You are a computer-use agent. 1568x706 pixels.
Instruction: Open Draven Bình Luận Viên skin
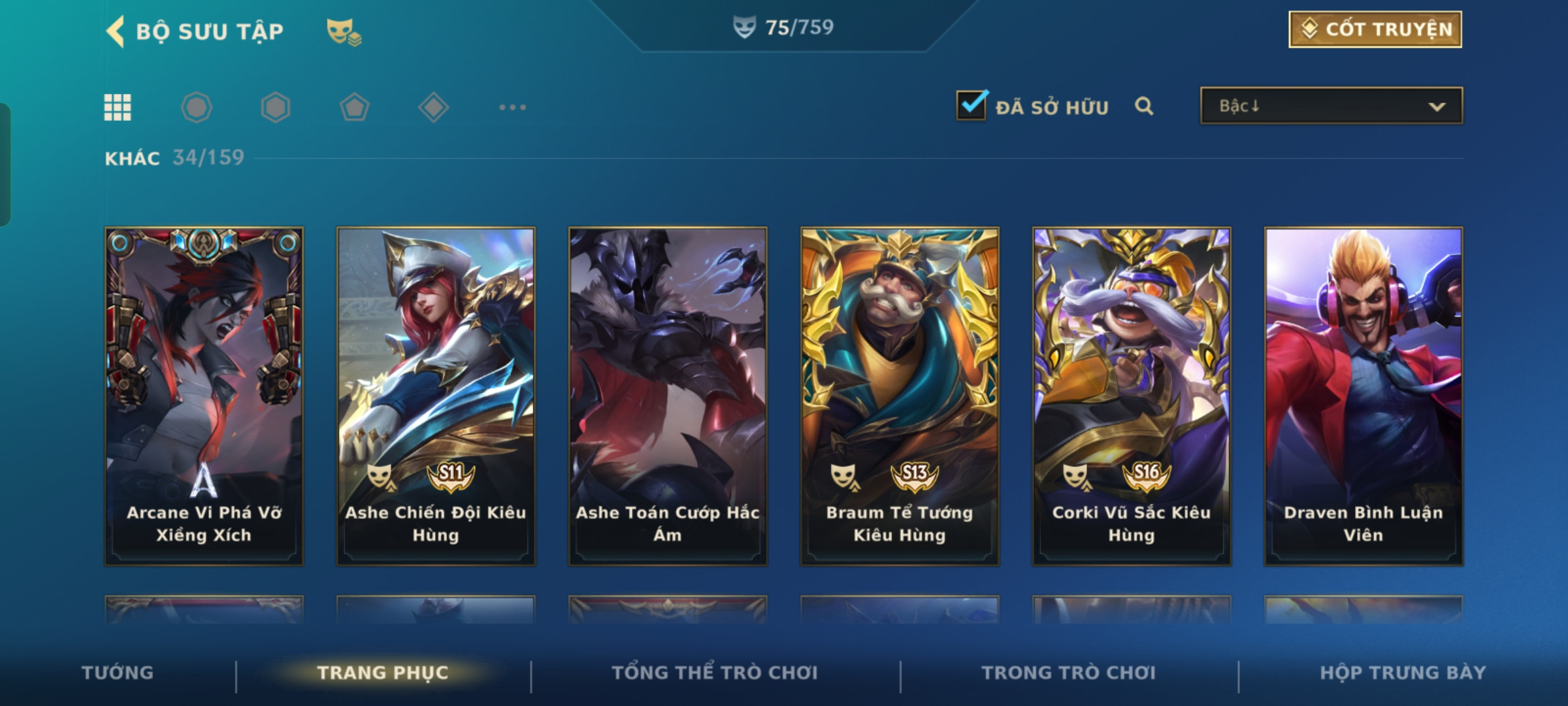click(x=1364, y=395)
